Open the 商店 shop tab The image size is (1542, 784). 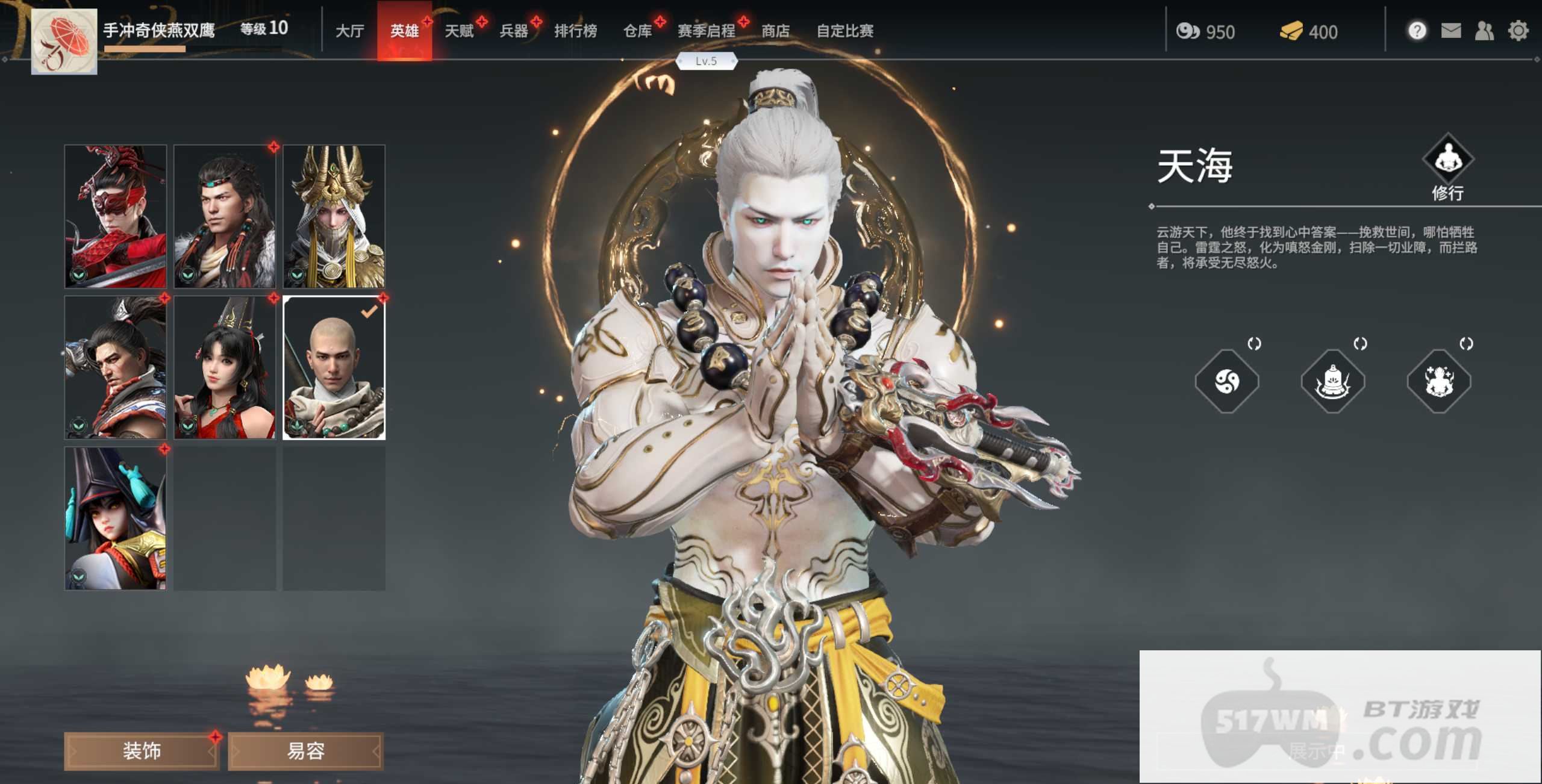click(775, 31)
